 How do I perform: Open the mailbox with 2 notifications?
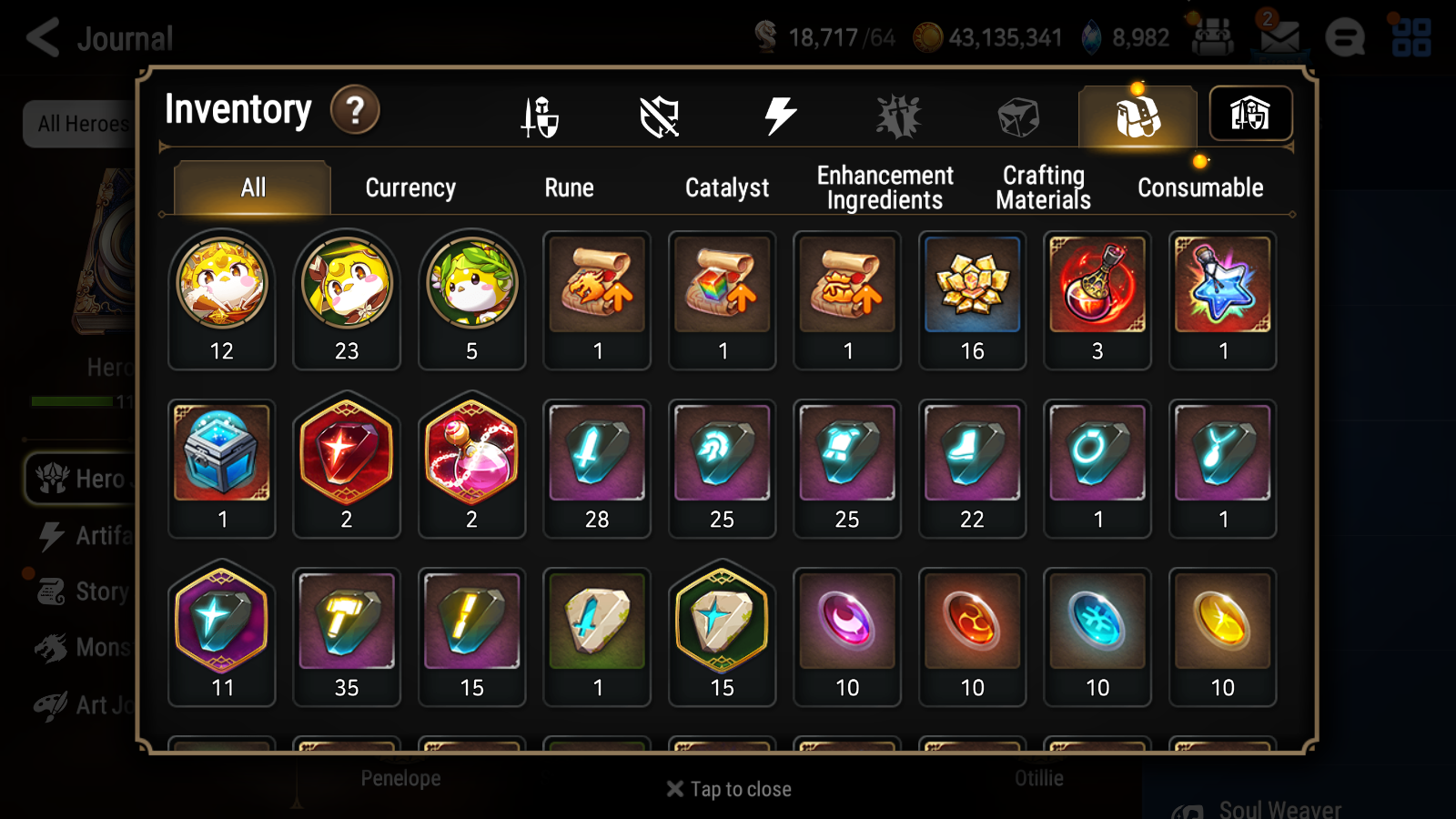[x=1281, y=38]
